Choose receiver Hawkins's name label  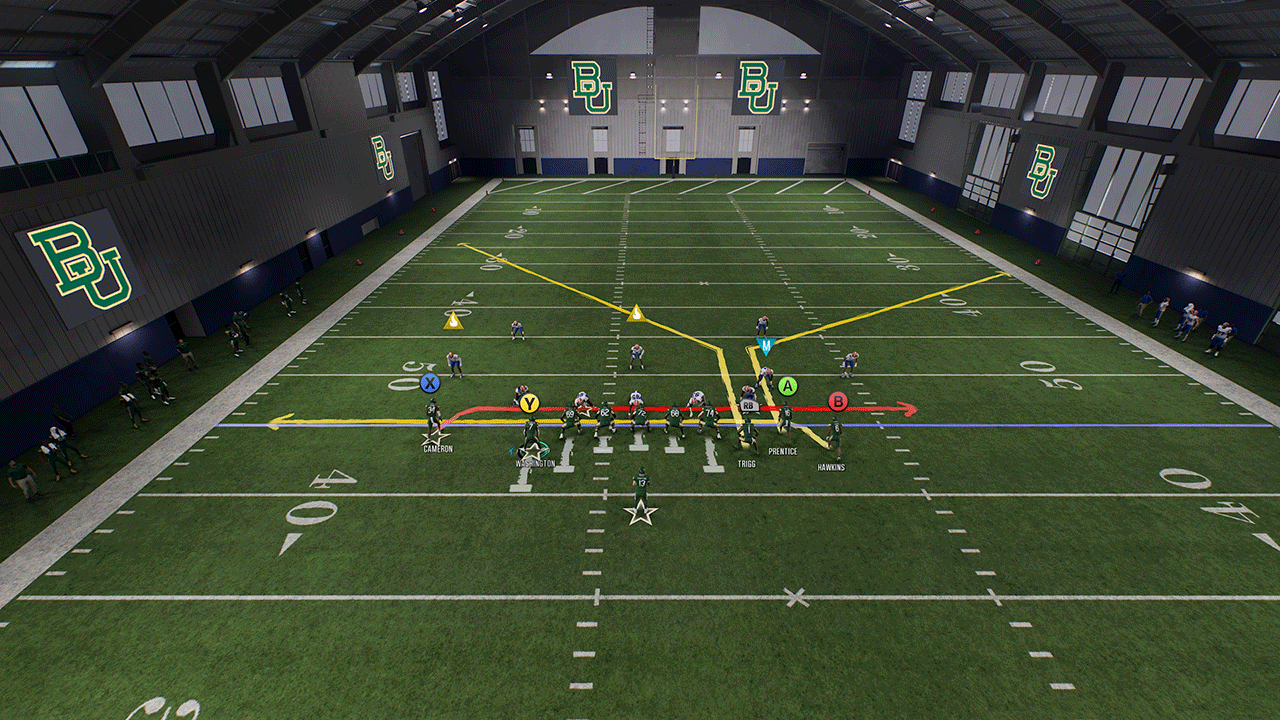831,467
